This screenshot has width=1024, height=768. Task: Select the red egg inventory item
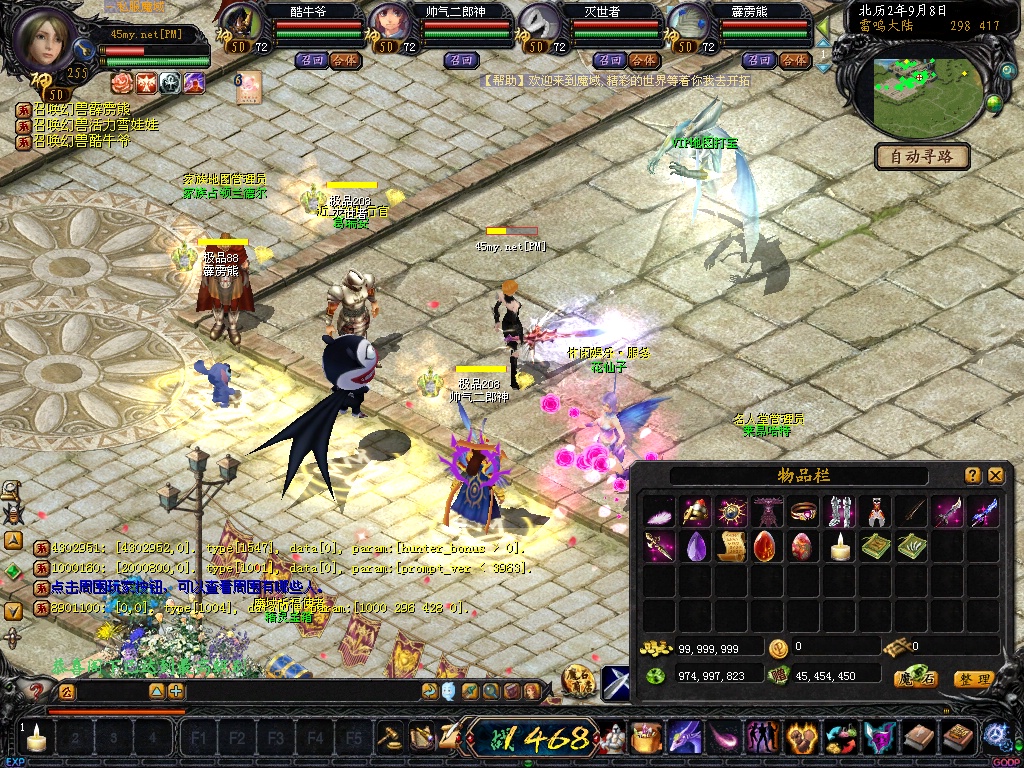click(768, 547)
